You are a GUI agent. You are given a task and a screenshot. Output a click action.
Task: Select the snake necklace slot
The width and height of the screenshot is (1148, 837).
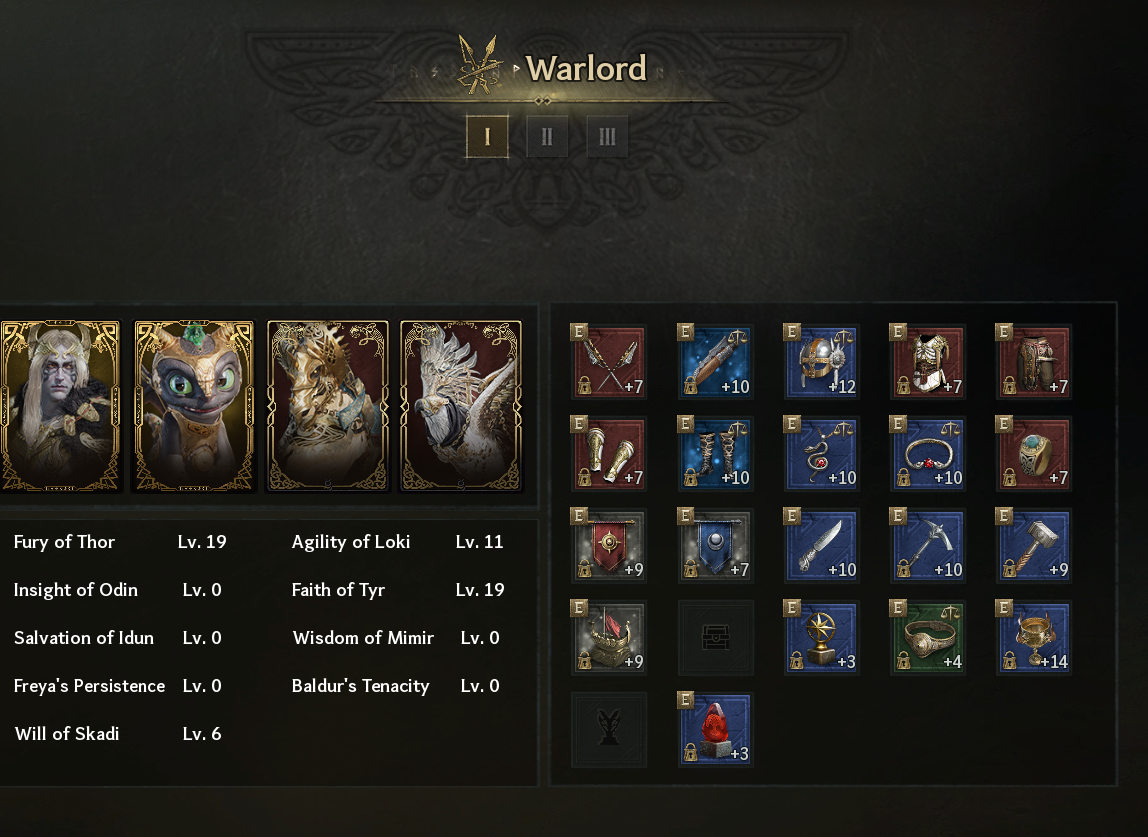point(822,454)
